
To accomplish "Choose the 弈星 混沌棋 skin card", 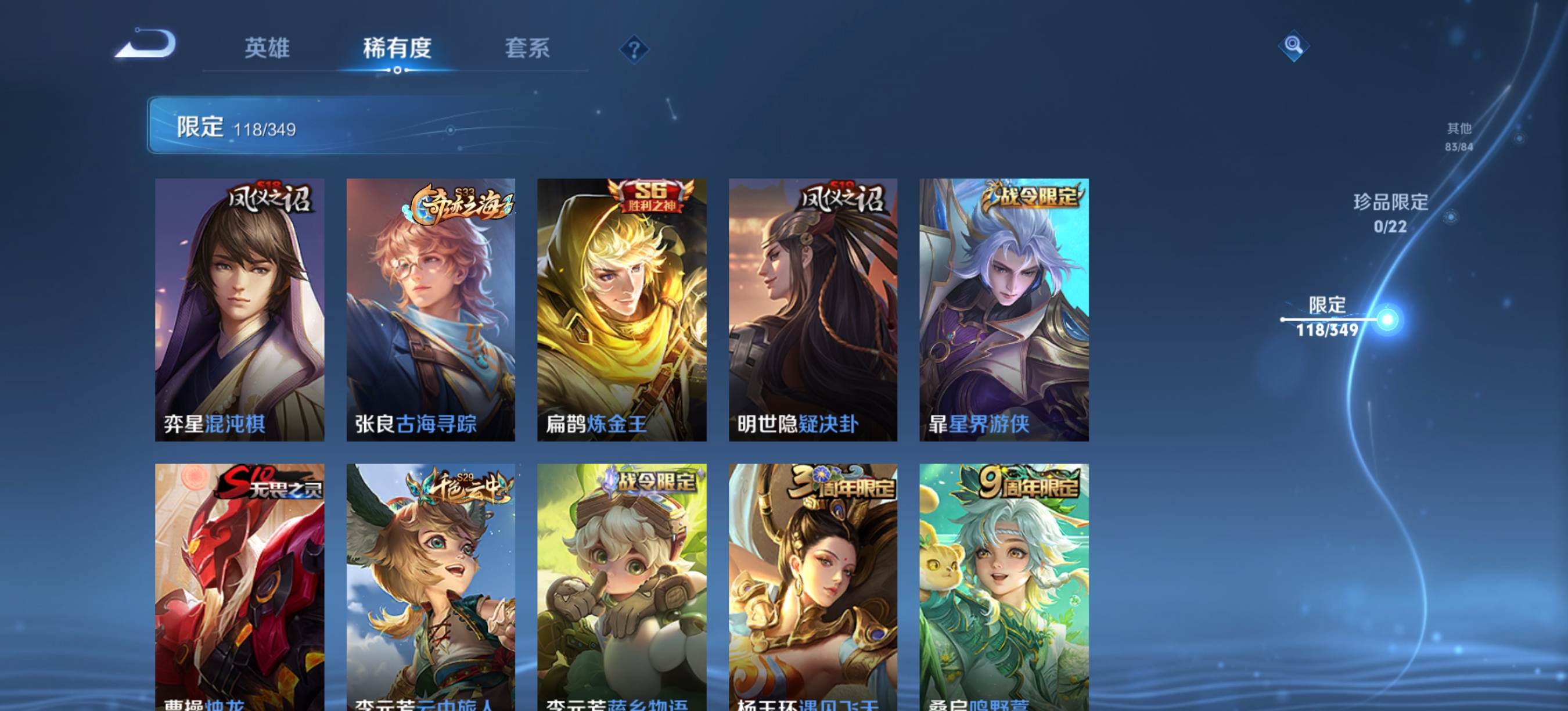I will click(x=239, y=309).
